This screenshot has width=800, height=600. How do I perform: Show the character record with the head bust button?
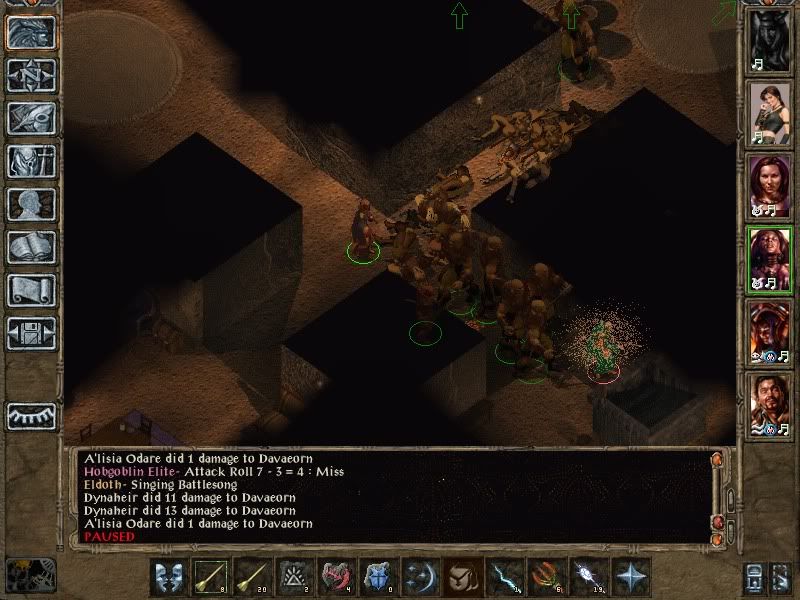click(31, 204)
